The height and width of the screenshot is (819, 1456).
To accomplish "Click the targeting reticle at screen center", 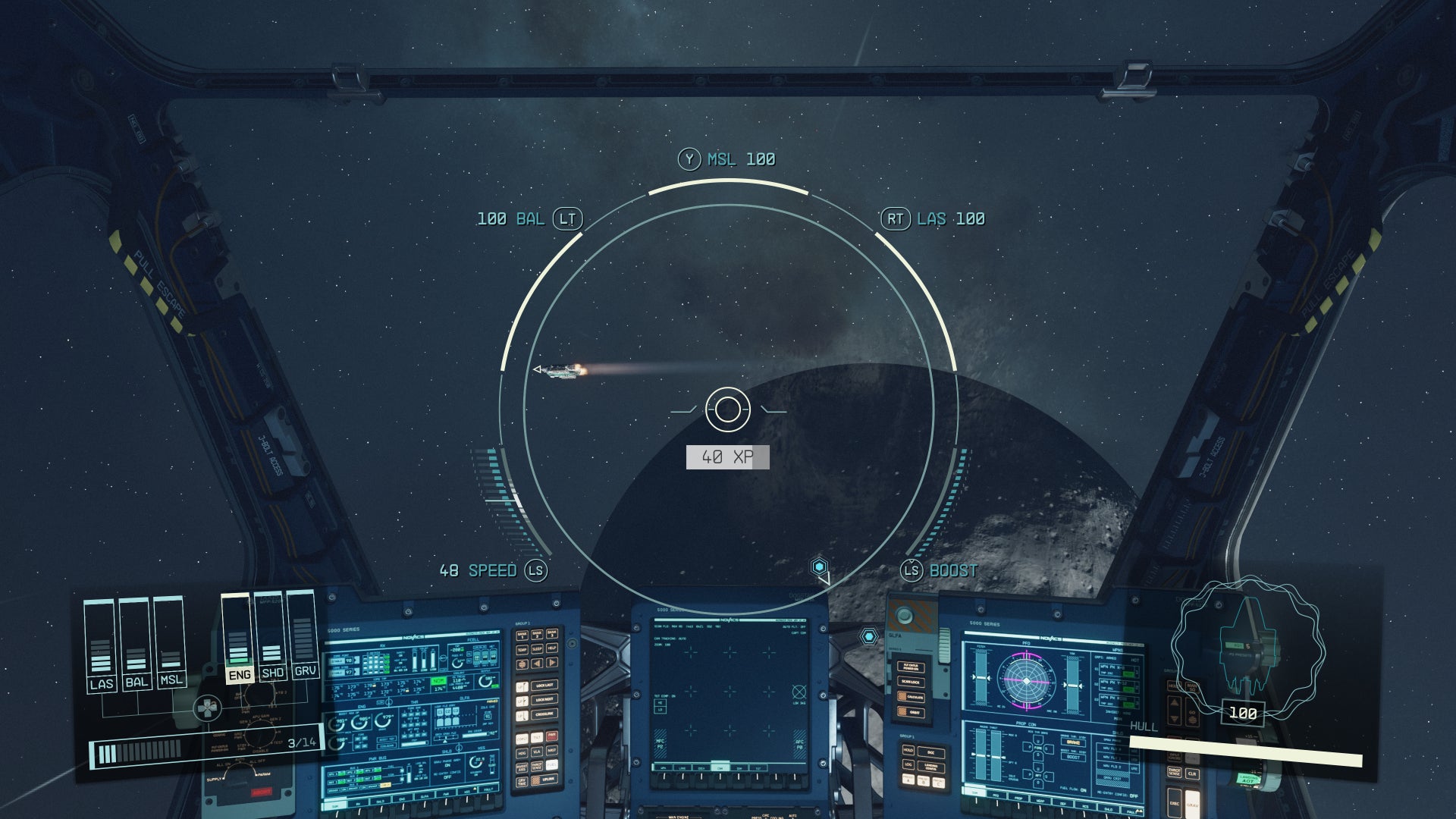I will click(728, 409).
